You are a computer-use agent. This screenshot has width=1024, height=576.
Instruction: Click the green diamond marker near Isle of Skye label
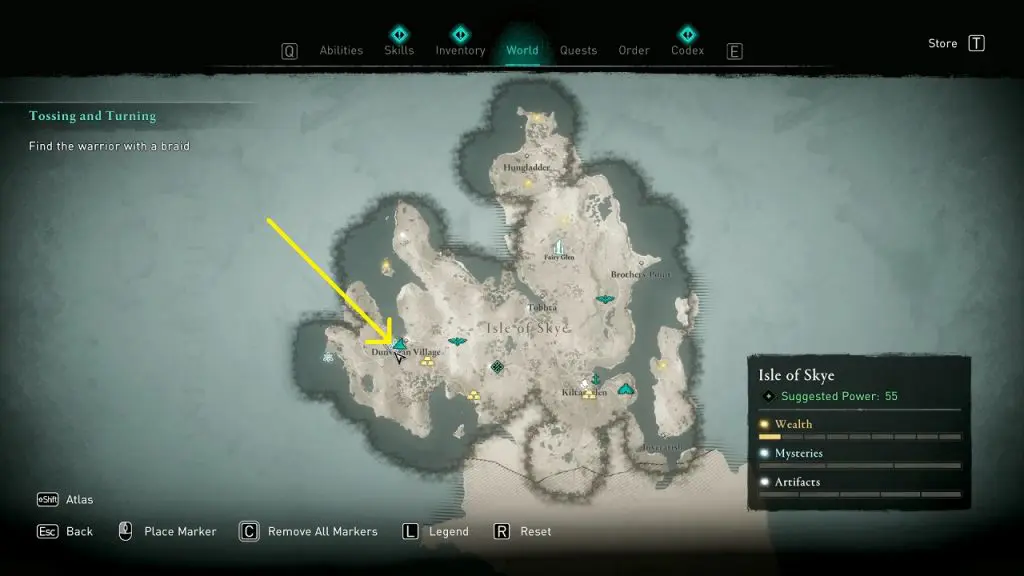tap(497, 368)
